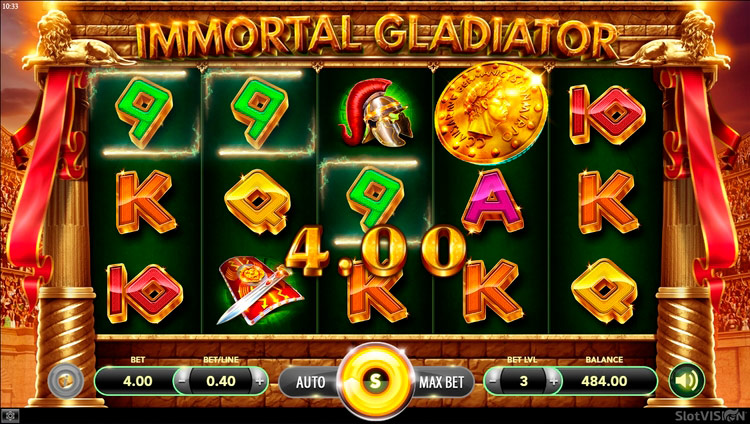The width and height of the screenshot is (750, 424).
Task: Decrease the bet per line
Action: point(183,381)
